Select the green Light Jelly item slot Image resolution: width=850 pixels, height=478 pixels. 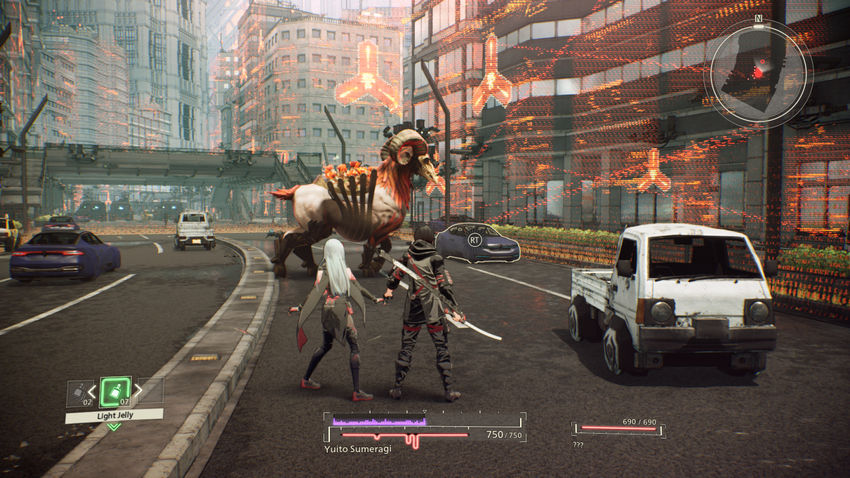(115, 391)
